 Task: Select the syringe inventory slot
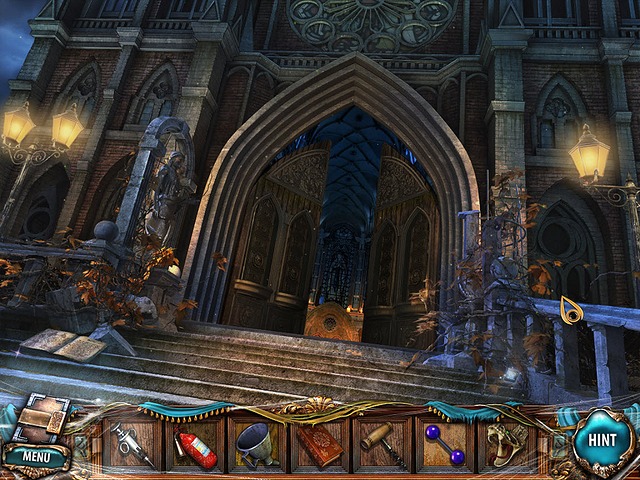133,442
